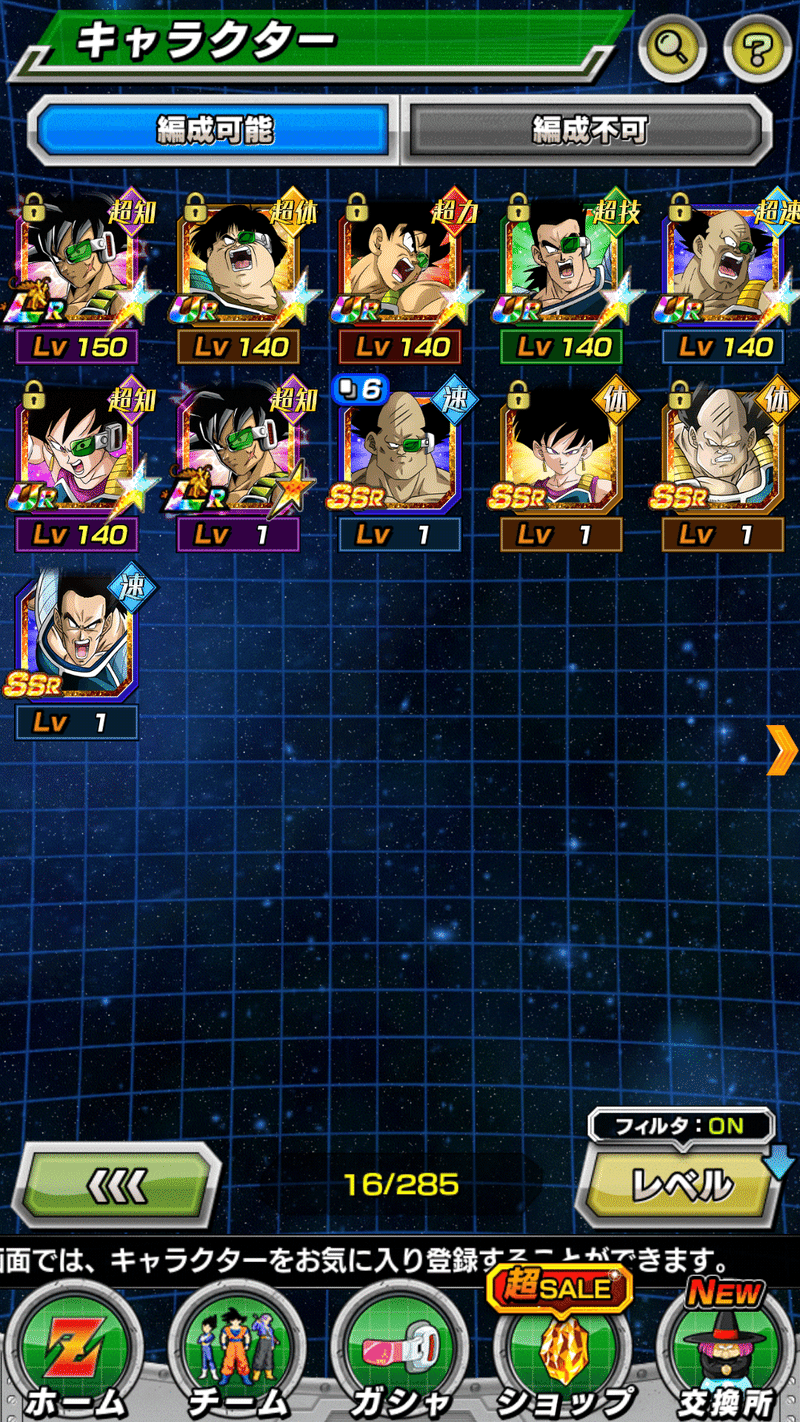Go back with the green arrow button
This screenshot has width=800, height=1422.
(x=115, y=1185)
